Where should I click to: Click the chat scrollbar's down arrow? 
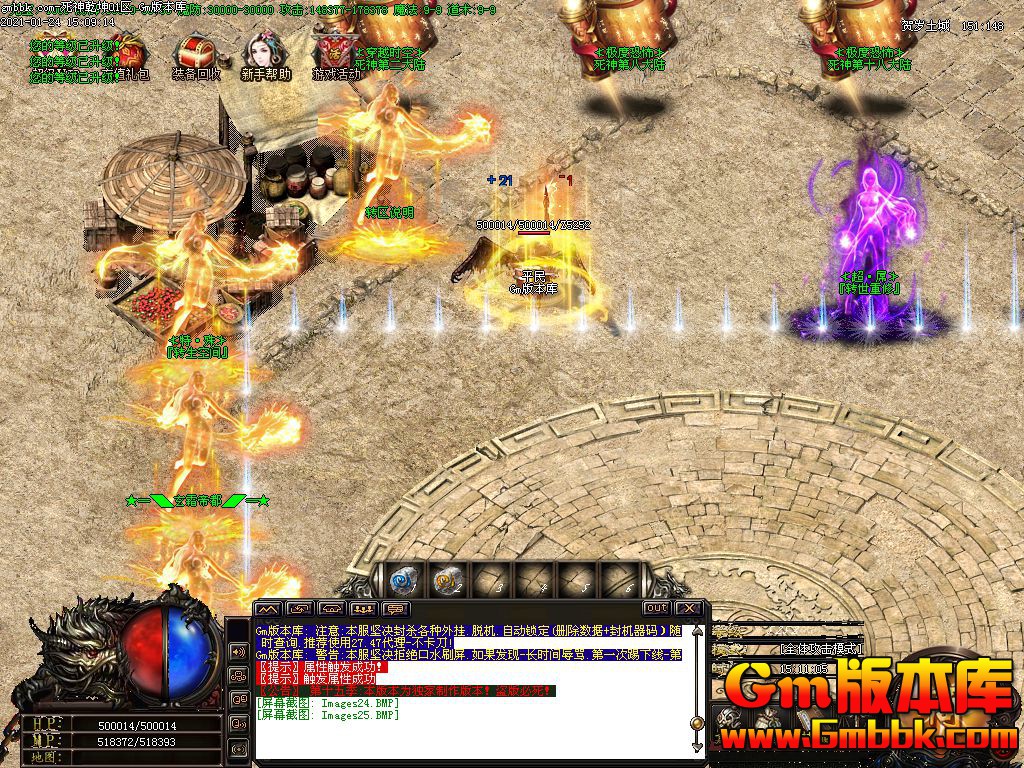[x=696, y=745]
